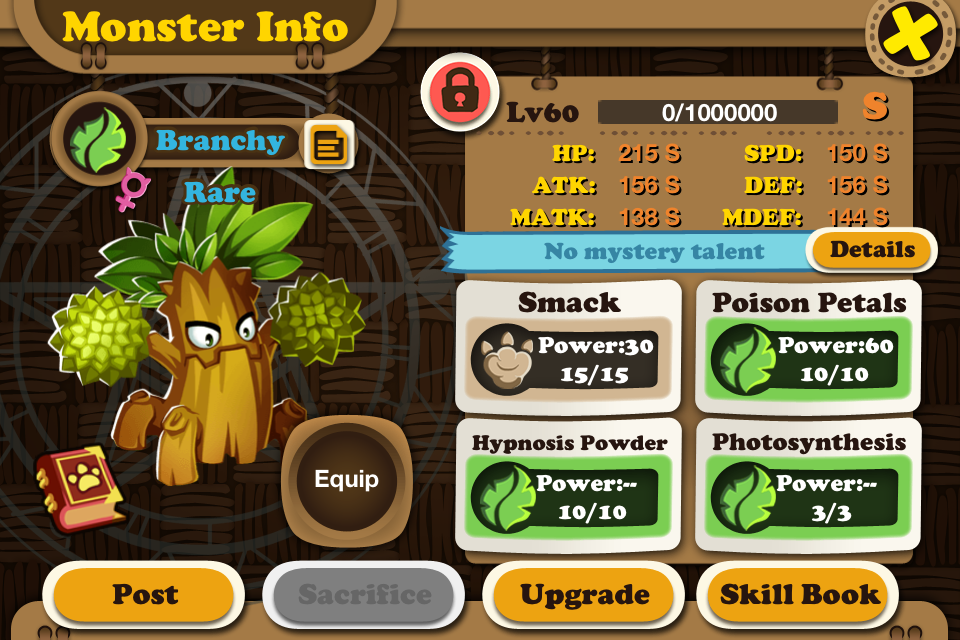Show mystery talent Details
This screenshot has height=640, width=960.
[x=872, y=250]
